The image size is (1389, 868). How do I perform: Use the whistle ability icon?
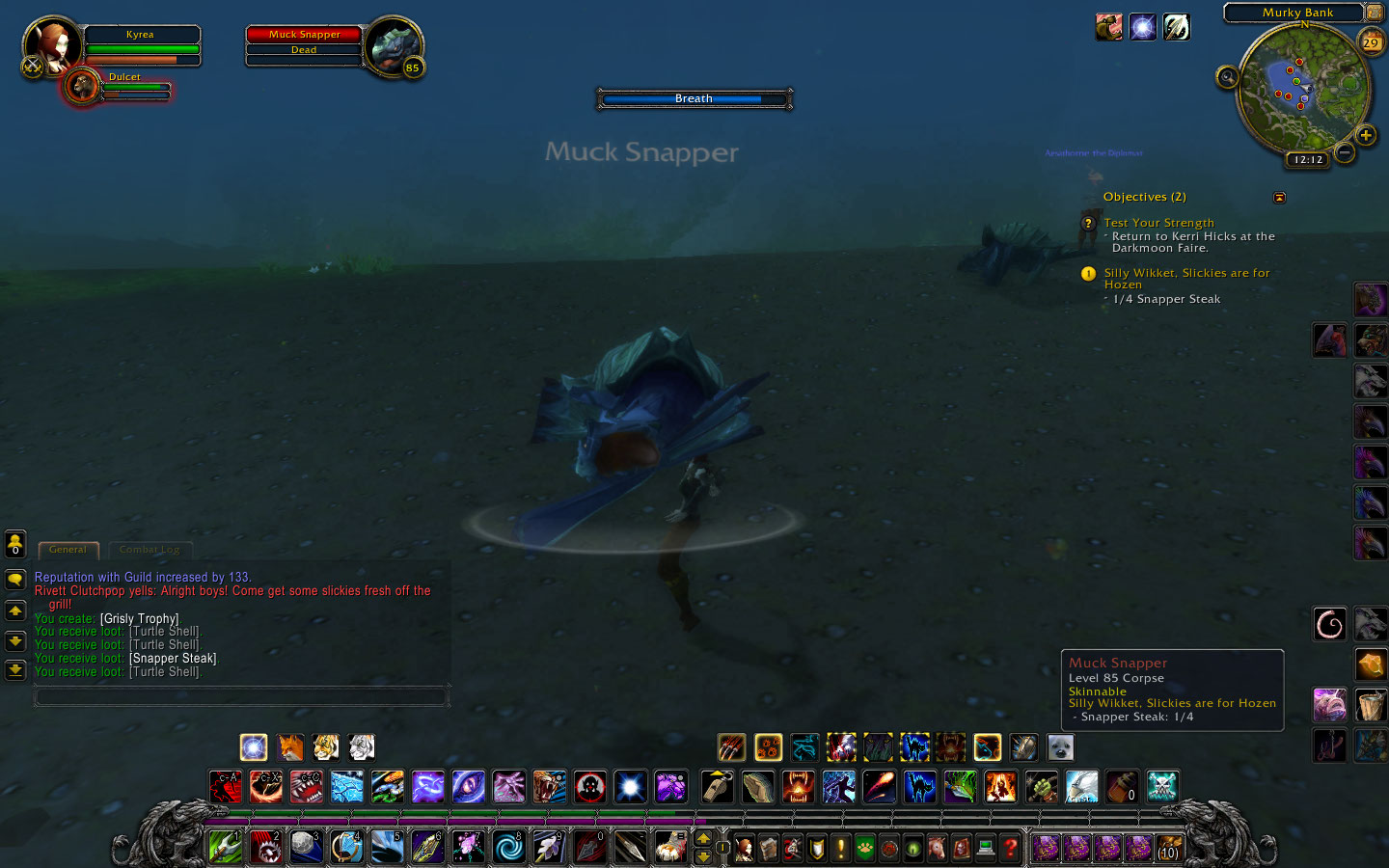(x=717, y=786)
